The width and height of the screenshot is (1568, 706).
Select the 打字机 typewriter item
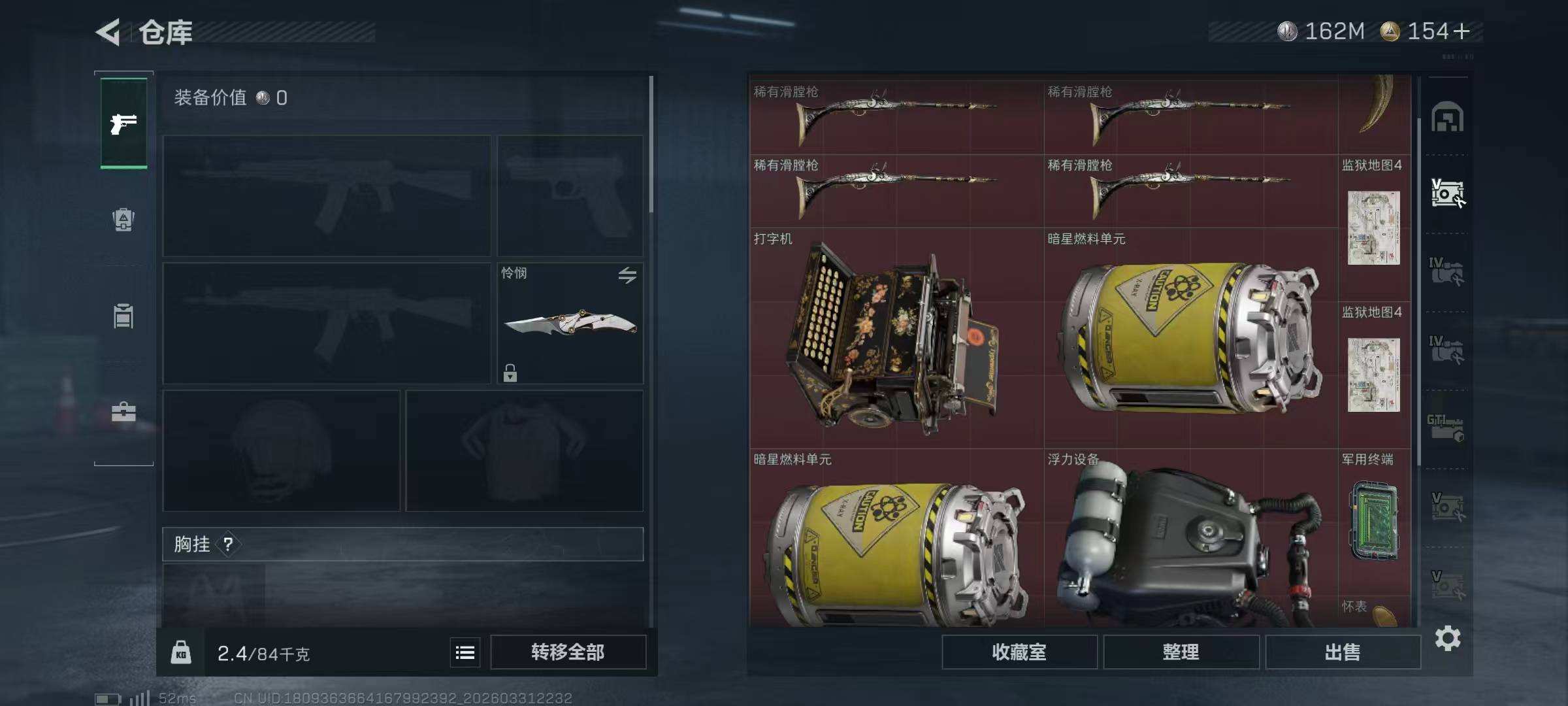895,337
